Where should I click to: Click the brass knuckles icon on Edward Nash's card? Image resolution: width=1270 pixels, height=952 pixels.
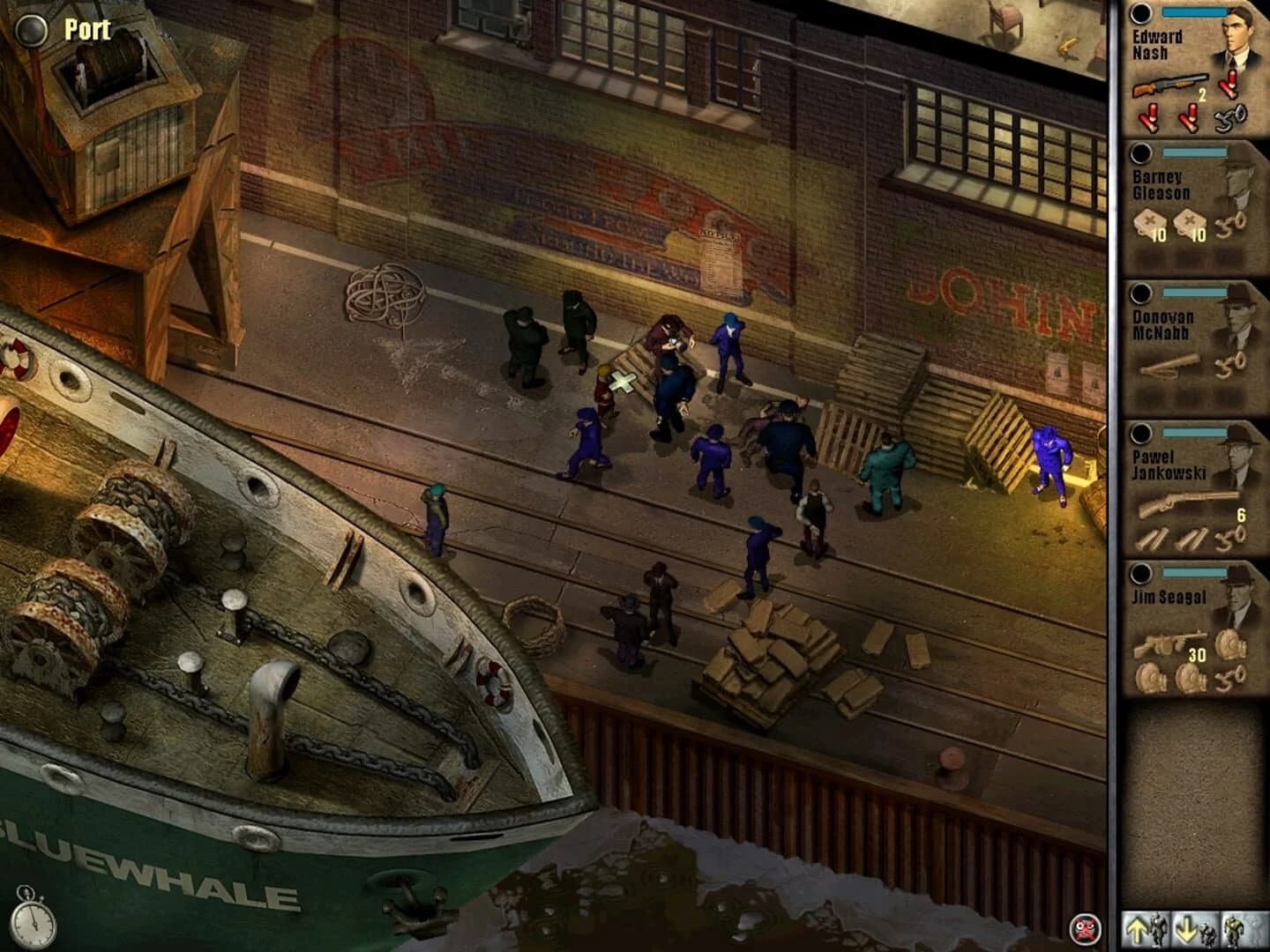pos(1229,117)
